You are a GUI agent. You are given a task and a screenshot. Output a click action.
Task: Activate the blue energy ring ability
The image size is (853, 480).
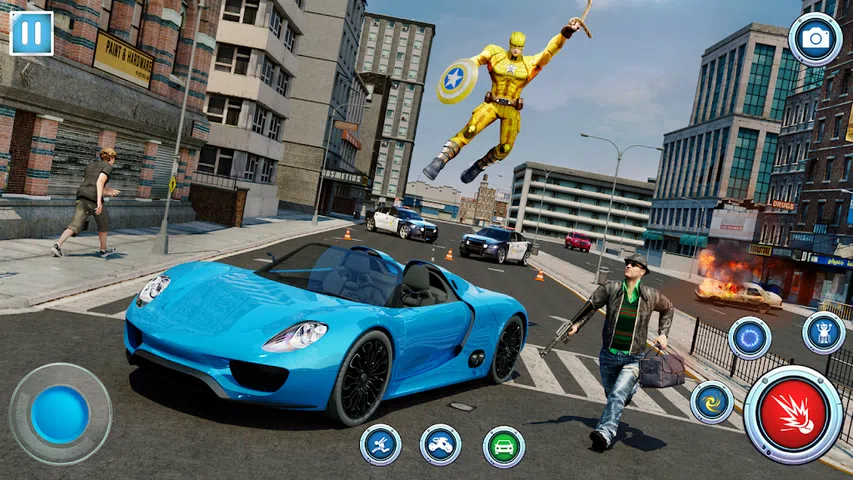coord(749,338)
